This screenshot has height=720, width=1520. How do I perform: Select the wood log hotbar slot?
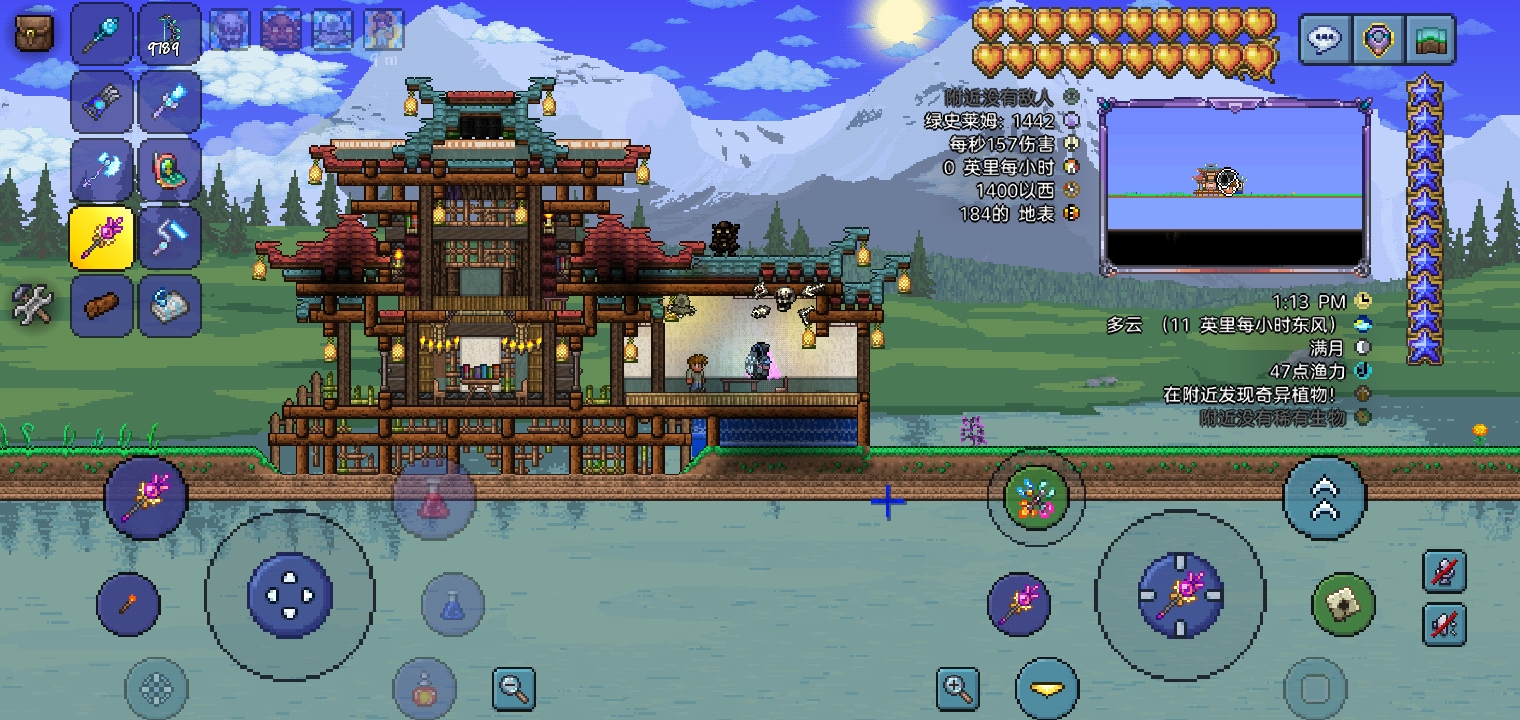[x=102, y=305]
